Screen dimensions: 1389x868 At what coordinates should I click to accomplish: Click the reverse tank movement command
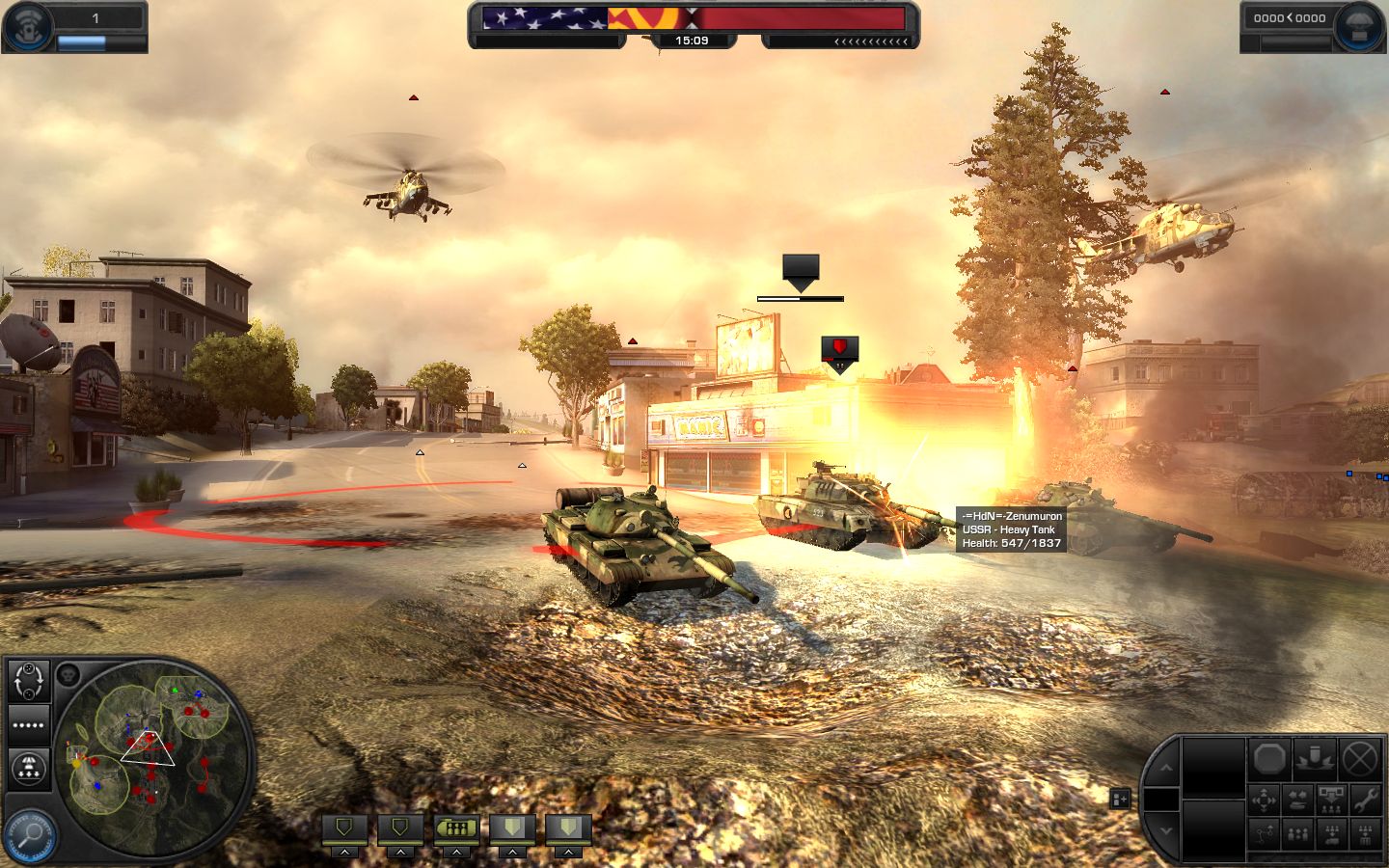[1298, 799]
